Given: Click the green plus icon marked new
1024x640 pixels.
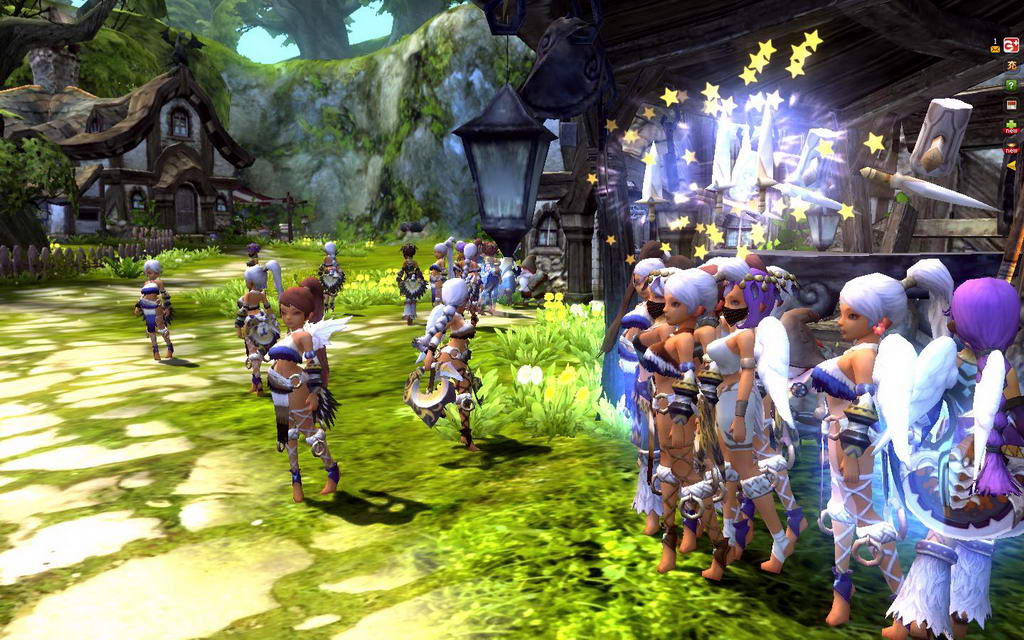Looking at the screenshot, I should pyautogui.click(x=1011, y=127).
